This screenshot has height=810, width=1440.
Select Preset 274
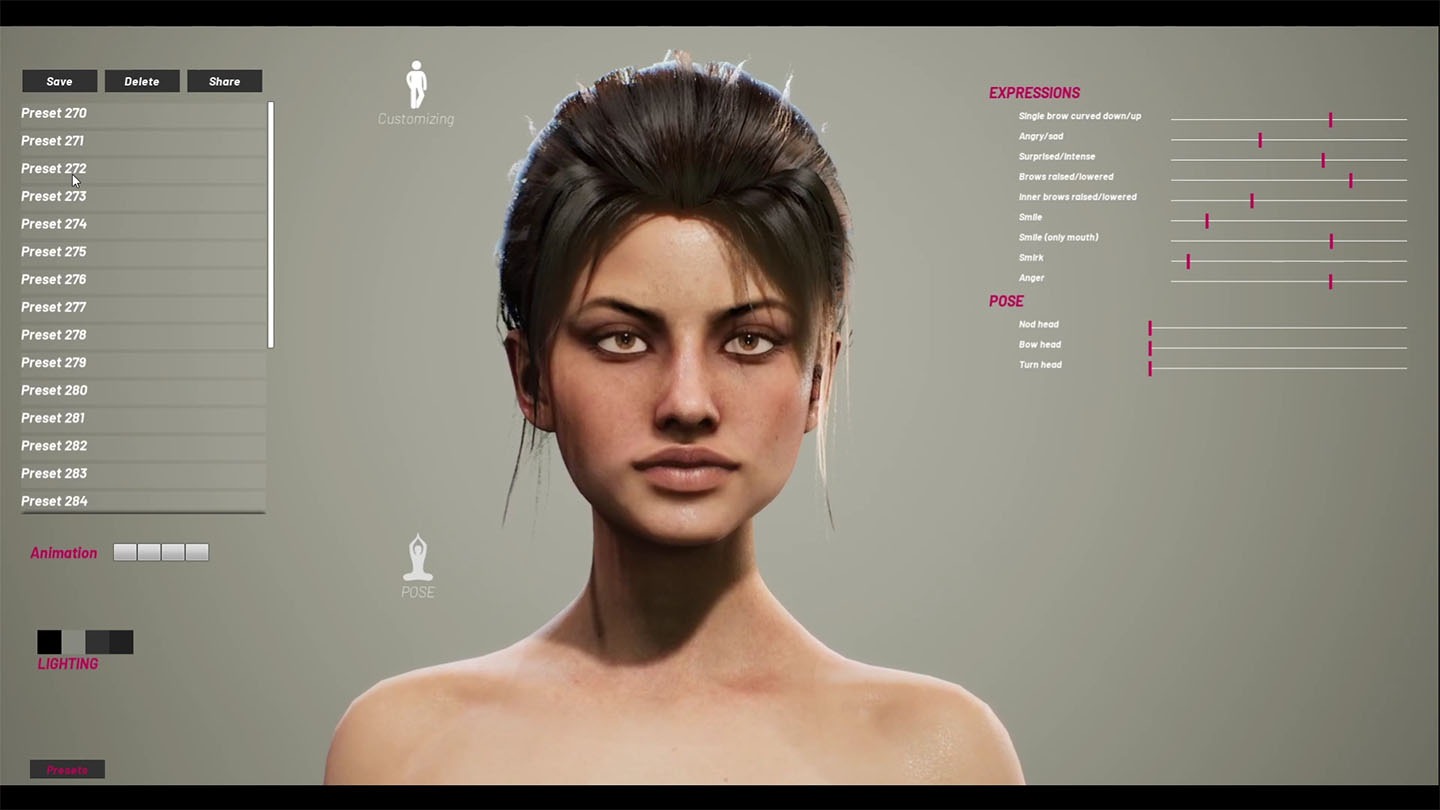coord(54,224)
